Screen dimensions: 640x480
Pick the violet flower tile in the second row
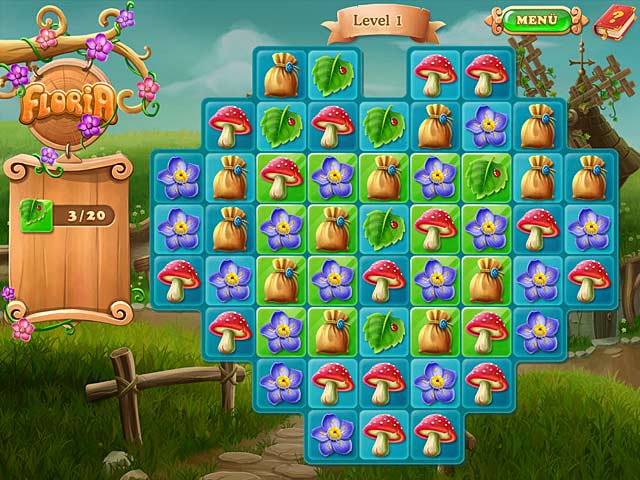[x=487, y=126]
